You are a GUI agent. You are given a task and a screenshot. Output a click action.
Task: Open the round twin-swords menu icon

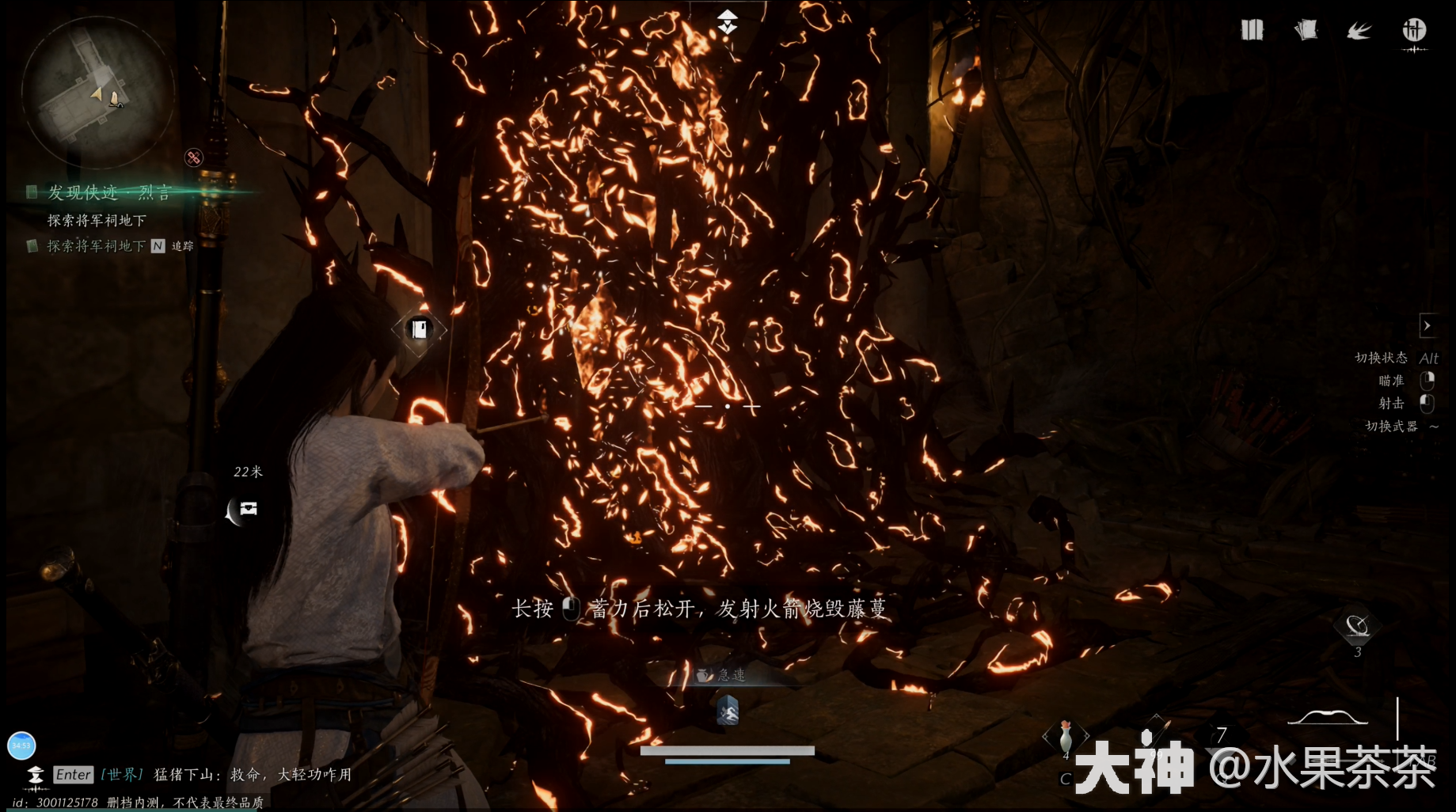tap(1414, 31)
